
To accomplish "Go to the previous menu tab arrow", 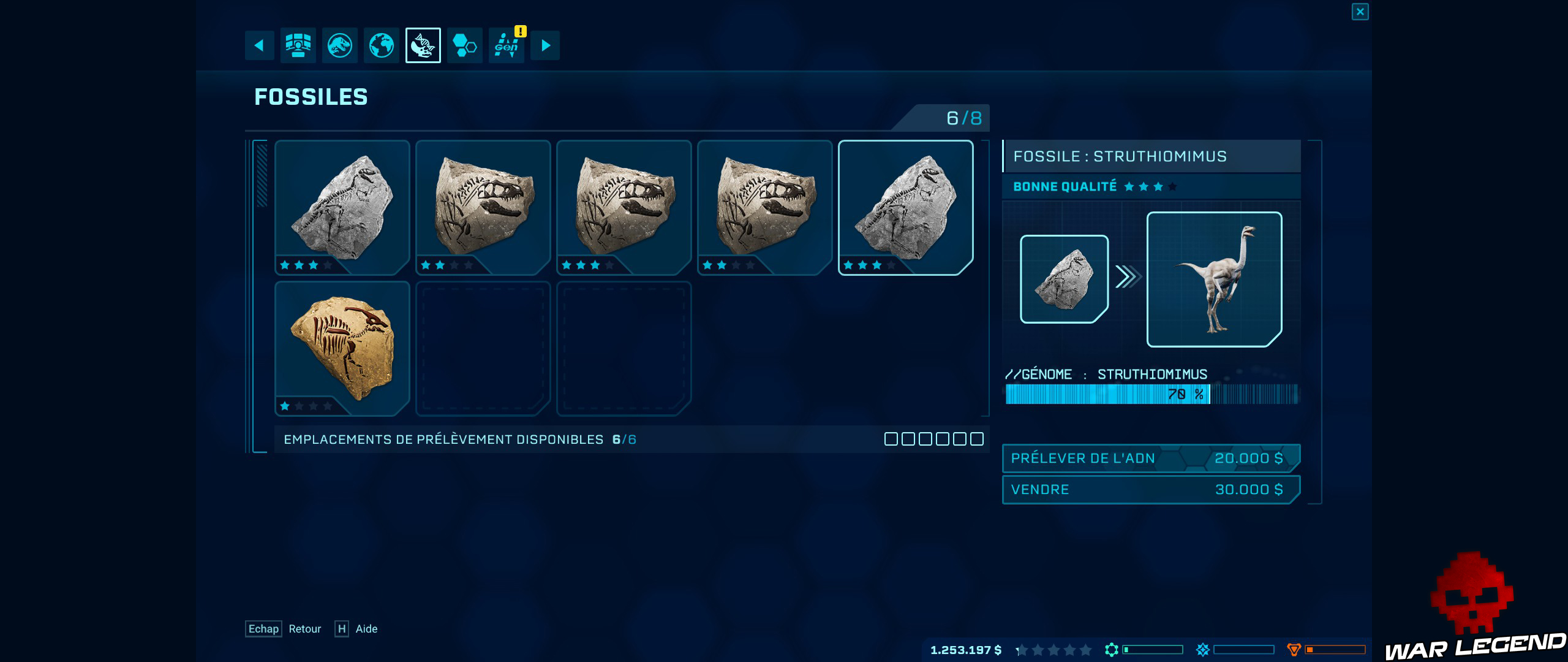I will [259, 45].
